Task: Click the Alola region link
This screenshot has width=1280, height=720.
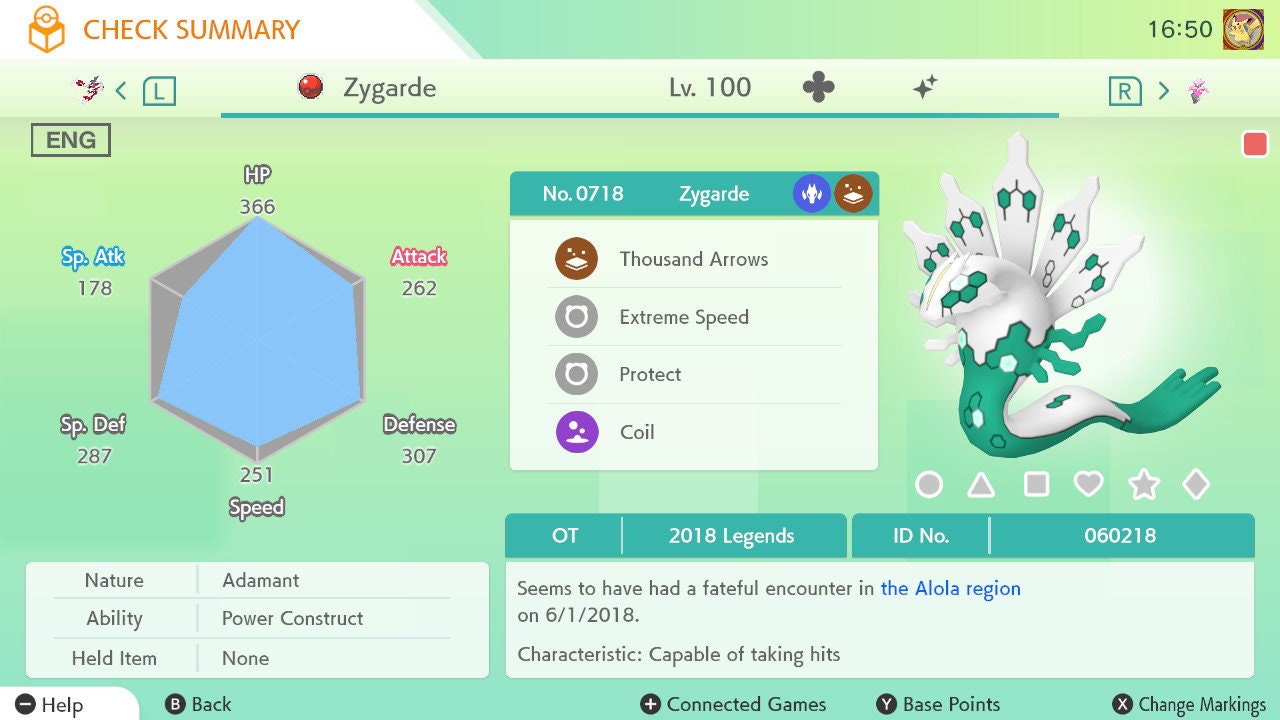Action: point(950,588)
